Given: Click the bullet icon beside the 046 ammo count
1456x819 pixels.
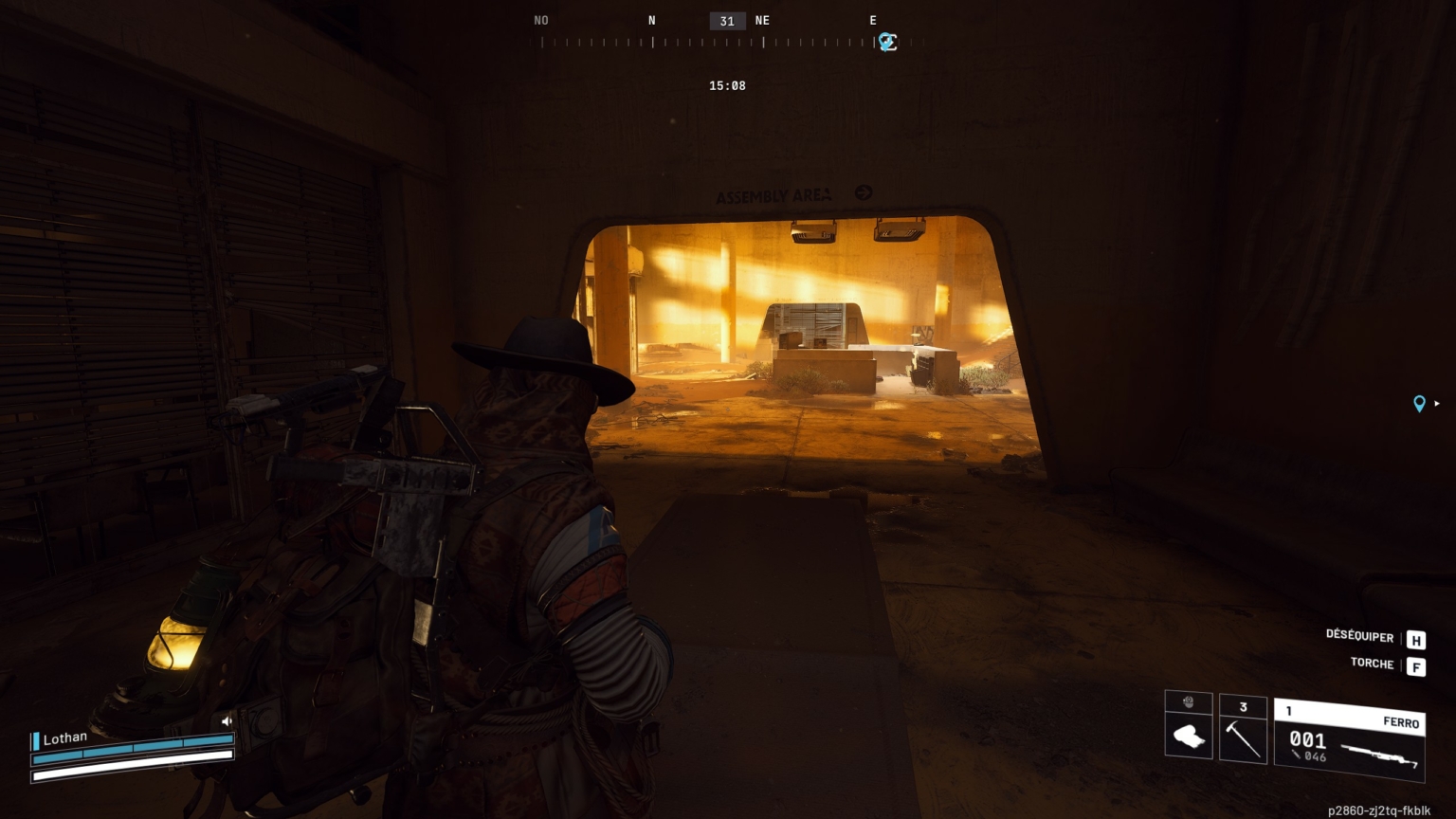Looking at the screenshot, I should [1295, 754].
